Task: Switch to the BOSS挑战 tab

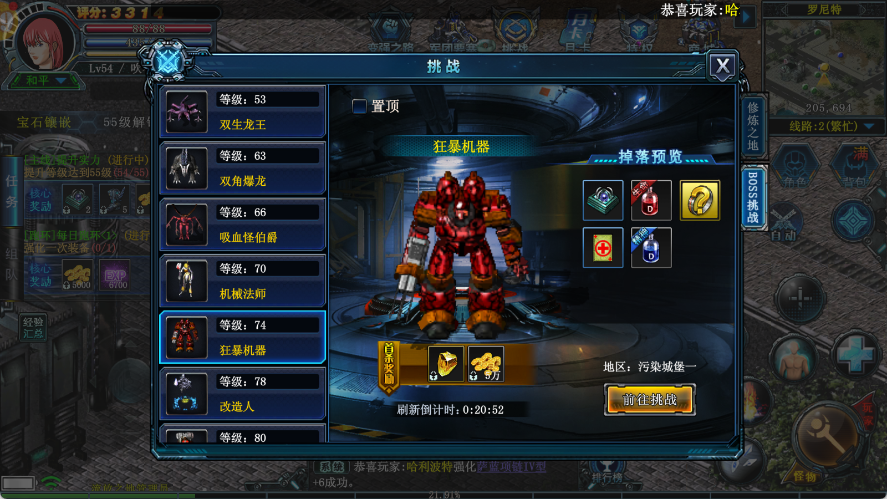Action: pos(753,196)
